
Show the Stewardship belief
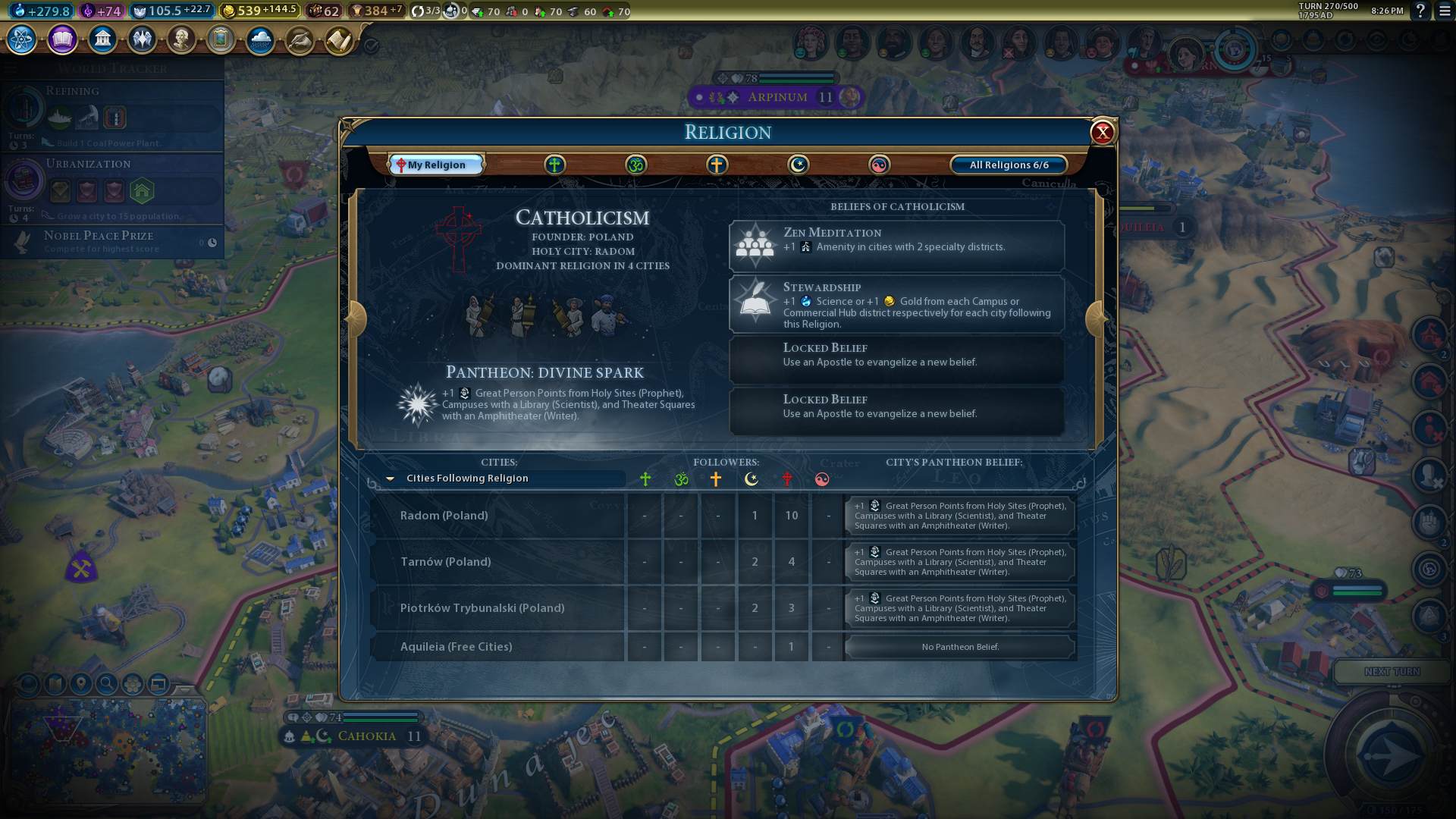[896, 304]
